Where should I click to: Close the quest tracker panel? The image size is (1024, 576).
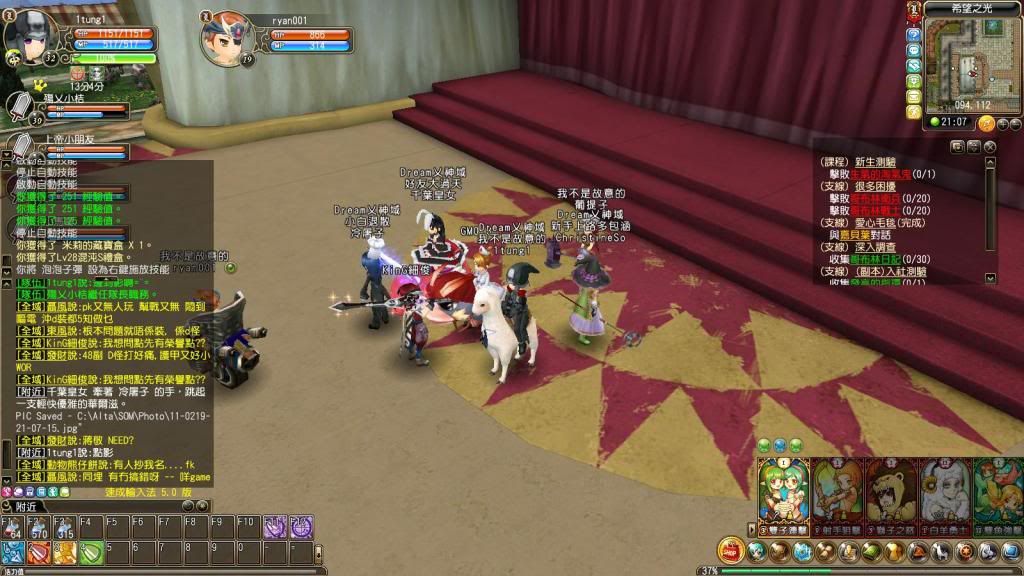990,147
